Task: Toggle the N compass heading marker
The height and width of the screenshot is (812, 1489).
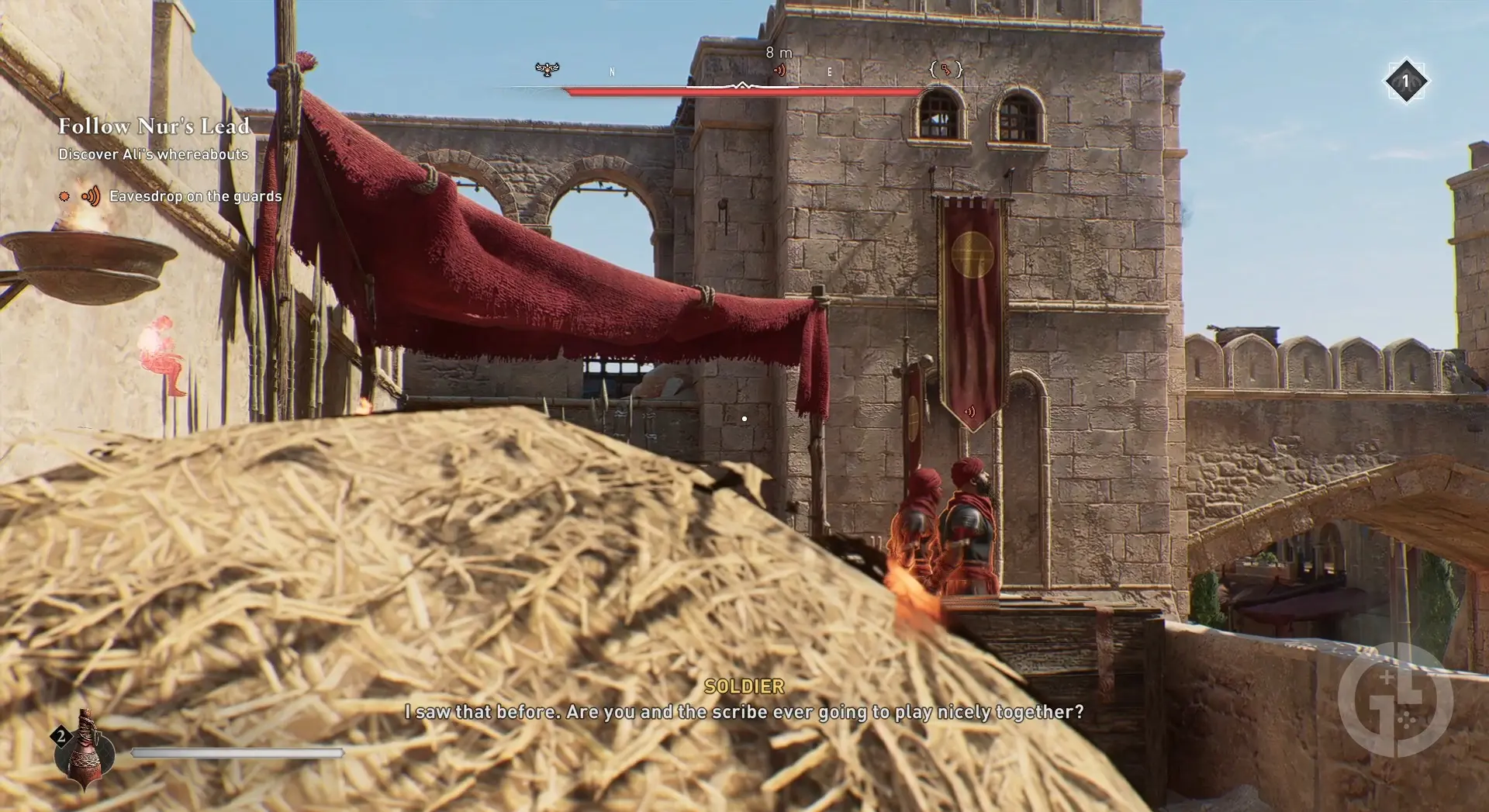Action: pyautogui.click(x=612, y=71)
